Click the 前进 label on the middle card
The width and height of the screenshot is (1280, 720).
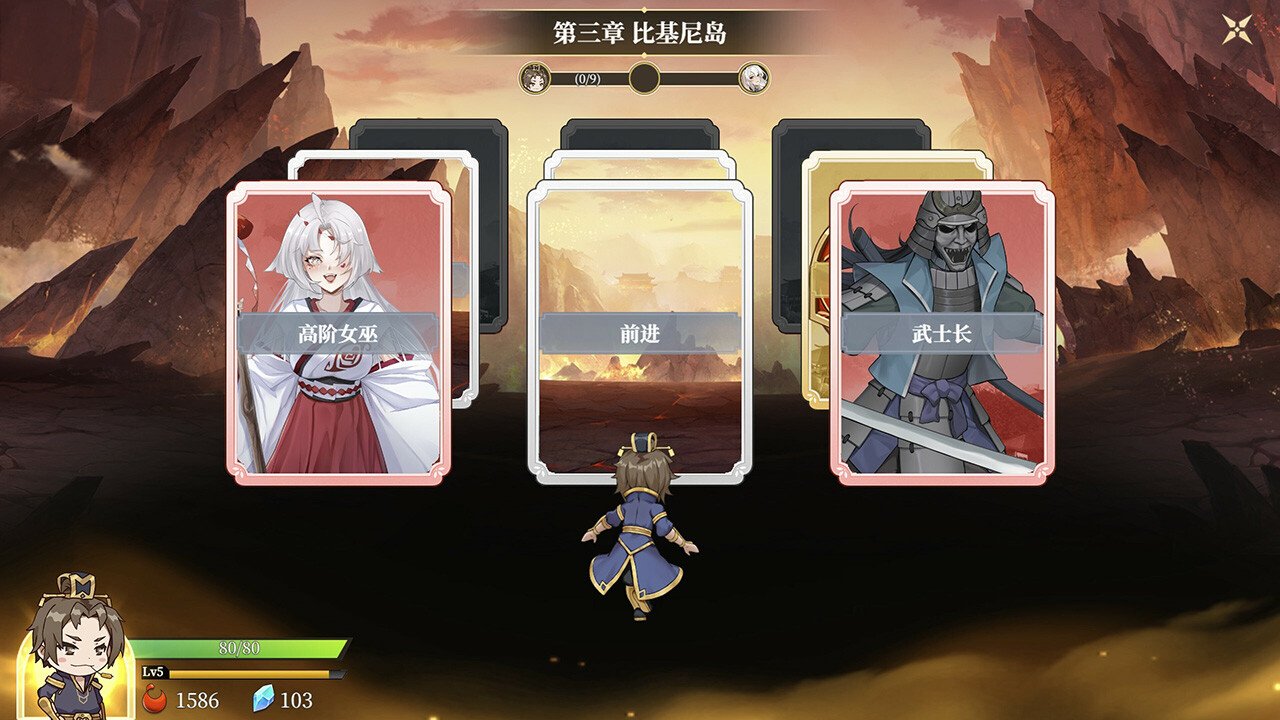point(638,335)
